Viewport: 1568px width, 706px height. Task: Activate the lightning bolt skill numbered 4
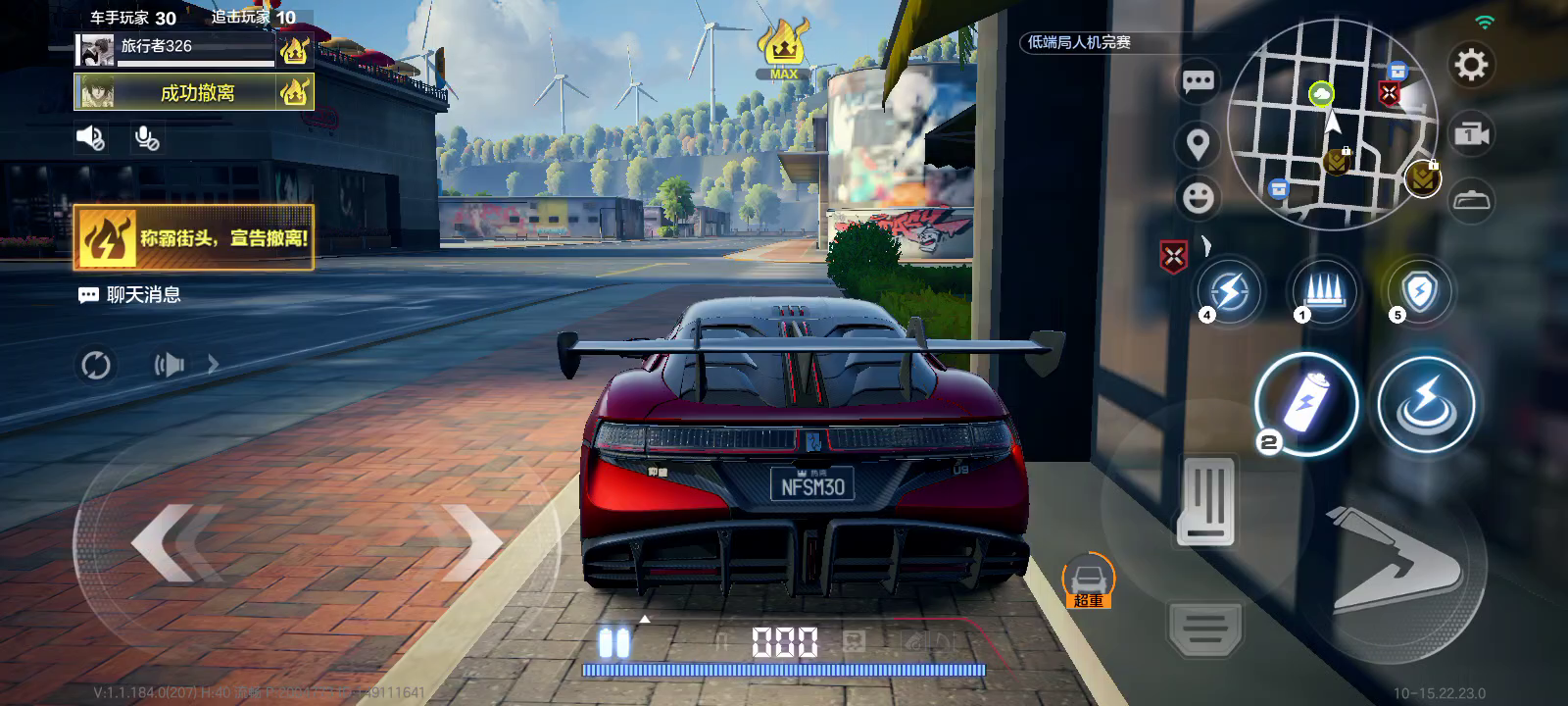1229,291
